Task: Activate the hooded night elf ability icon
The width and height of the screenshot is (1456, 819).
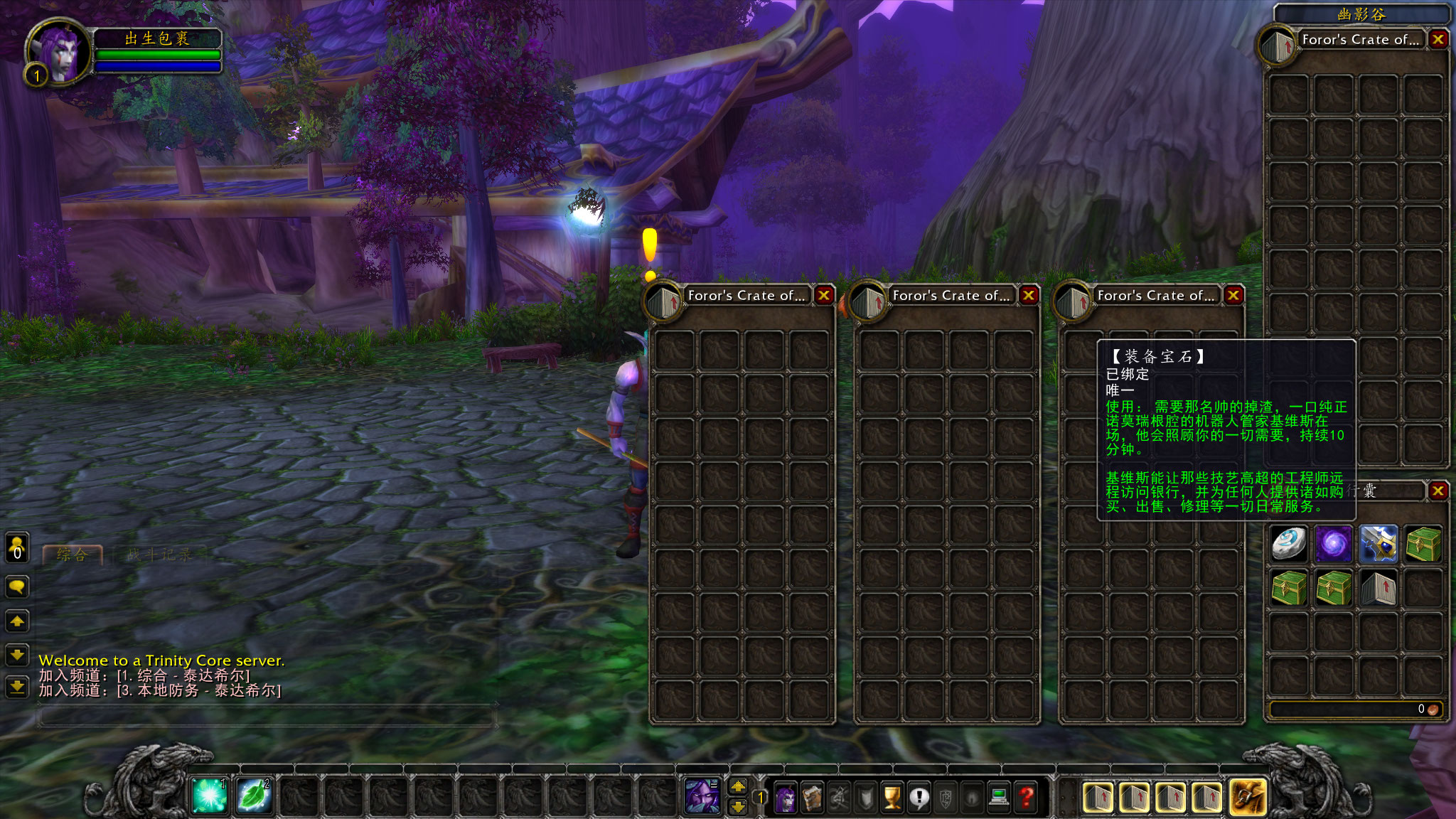Action: [702, 796]
